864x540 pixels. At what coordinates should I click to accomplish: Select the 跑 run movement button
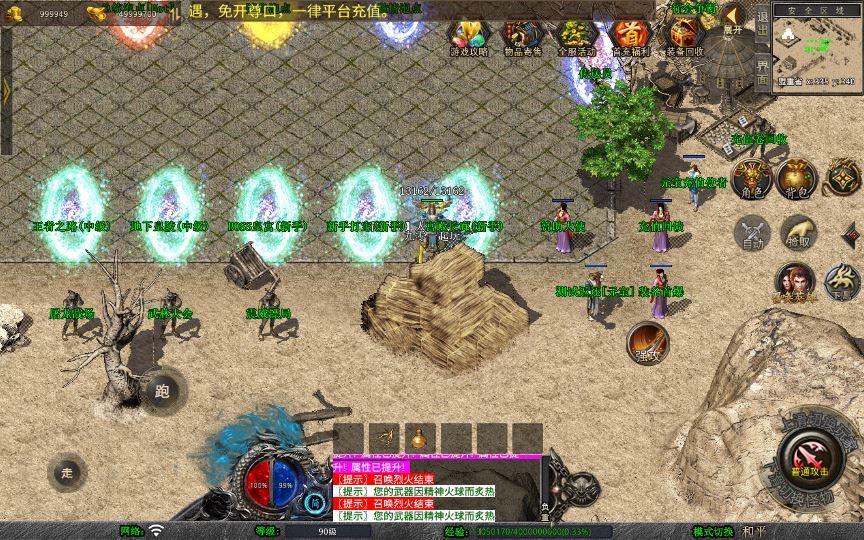point(163,391)
